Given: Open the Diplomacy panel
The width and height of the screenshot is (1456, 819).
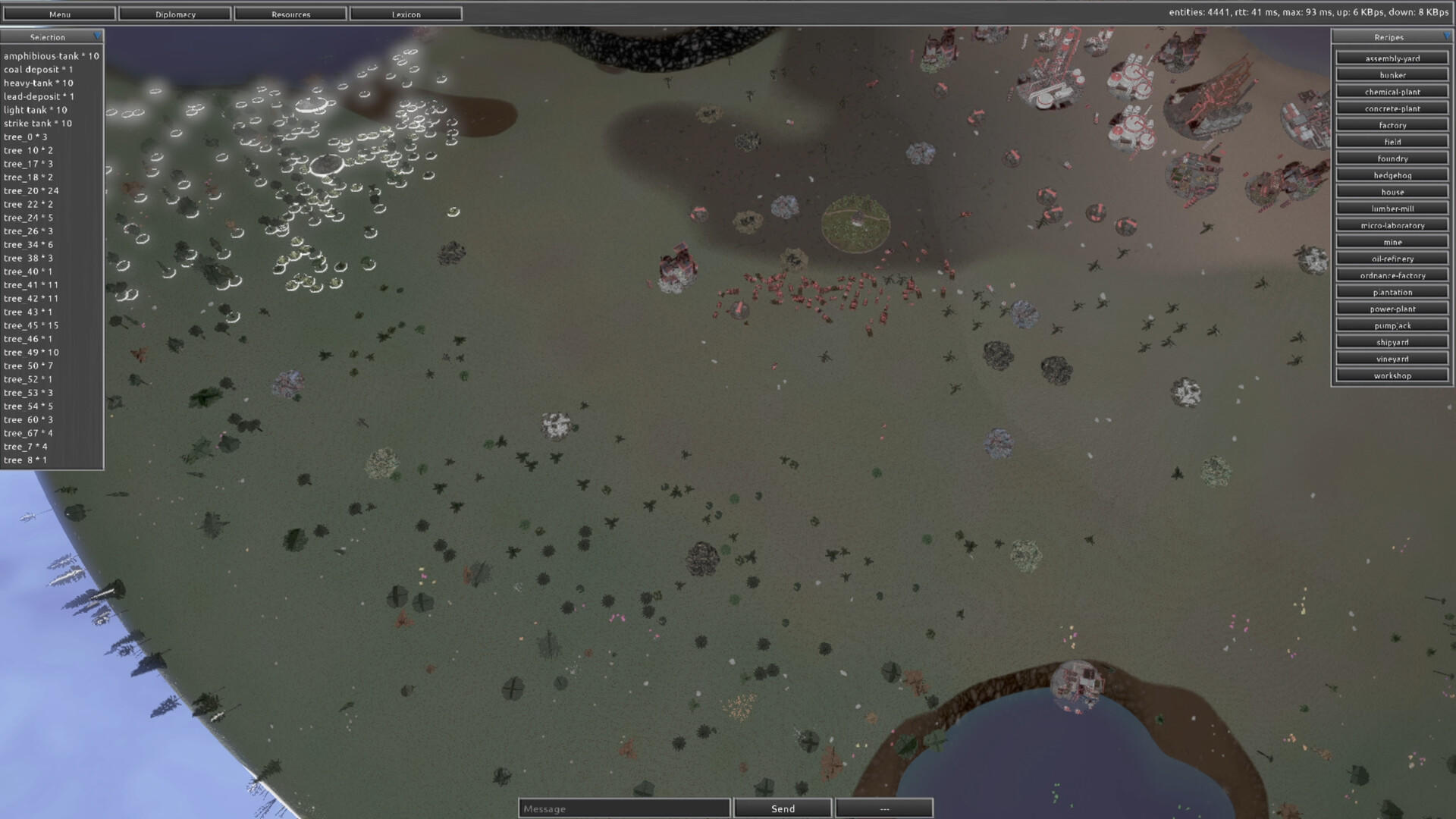Looking at the screenshot, I should pos(175,14).
